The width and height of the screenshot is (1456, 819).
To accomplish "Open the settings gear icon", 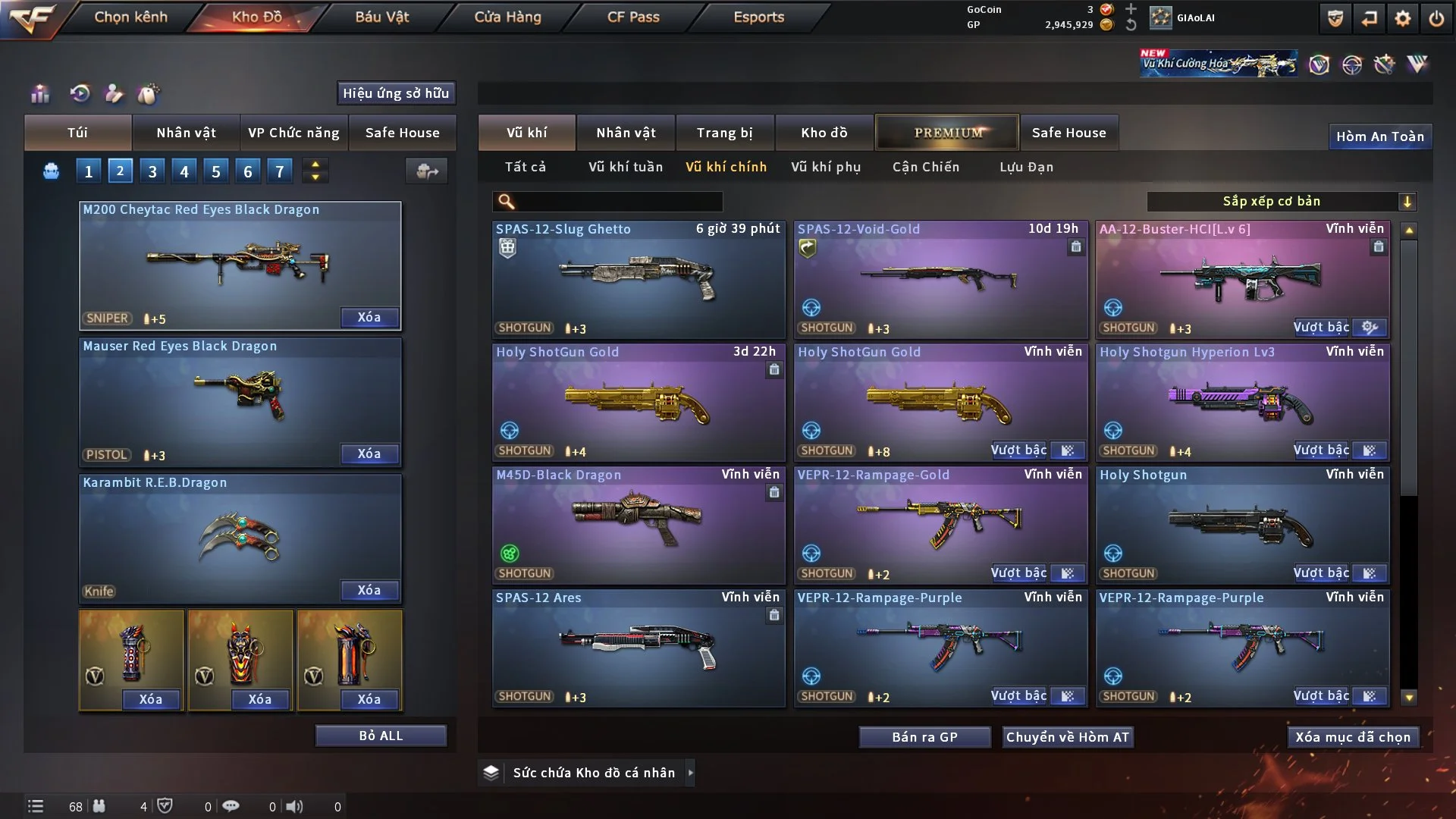I will click(1402, 18).
